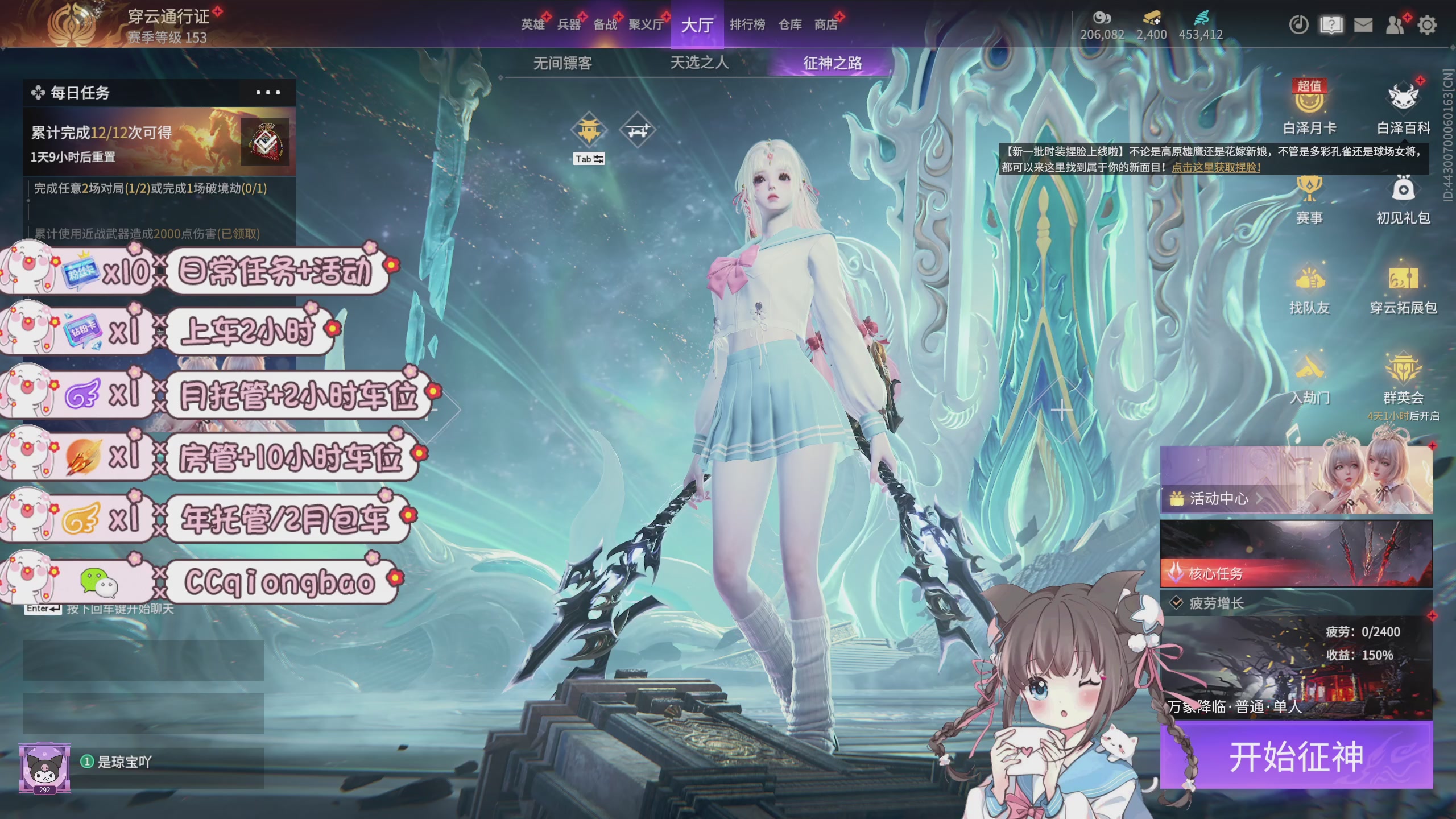This screenshot has width=1456, height=819.
Task: Open the 兵器 weapons menu
Action: [569, 24]
